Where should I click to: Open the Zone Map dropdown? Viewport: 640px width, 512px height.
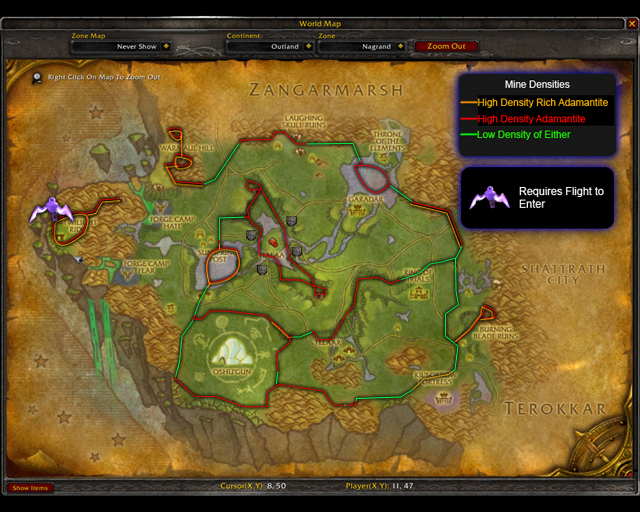pos(166,46)
